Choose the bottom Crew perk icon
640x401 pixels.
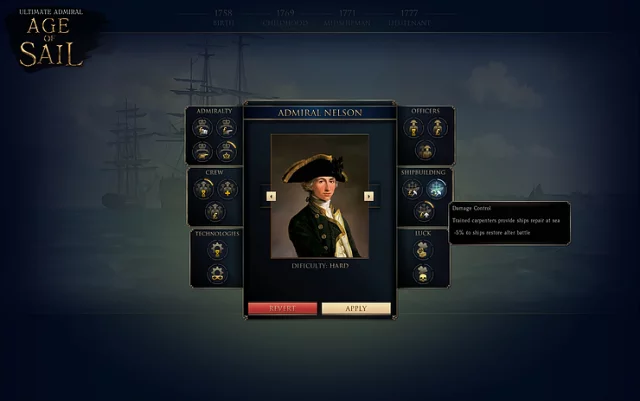[x=215, y=211]
